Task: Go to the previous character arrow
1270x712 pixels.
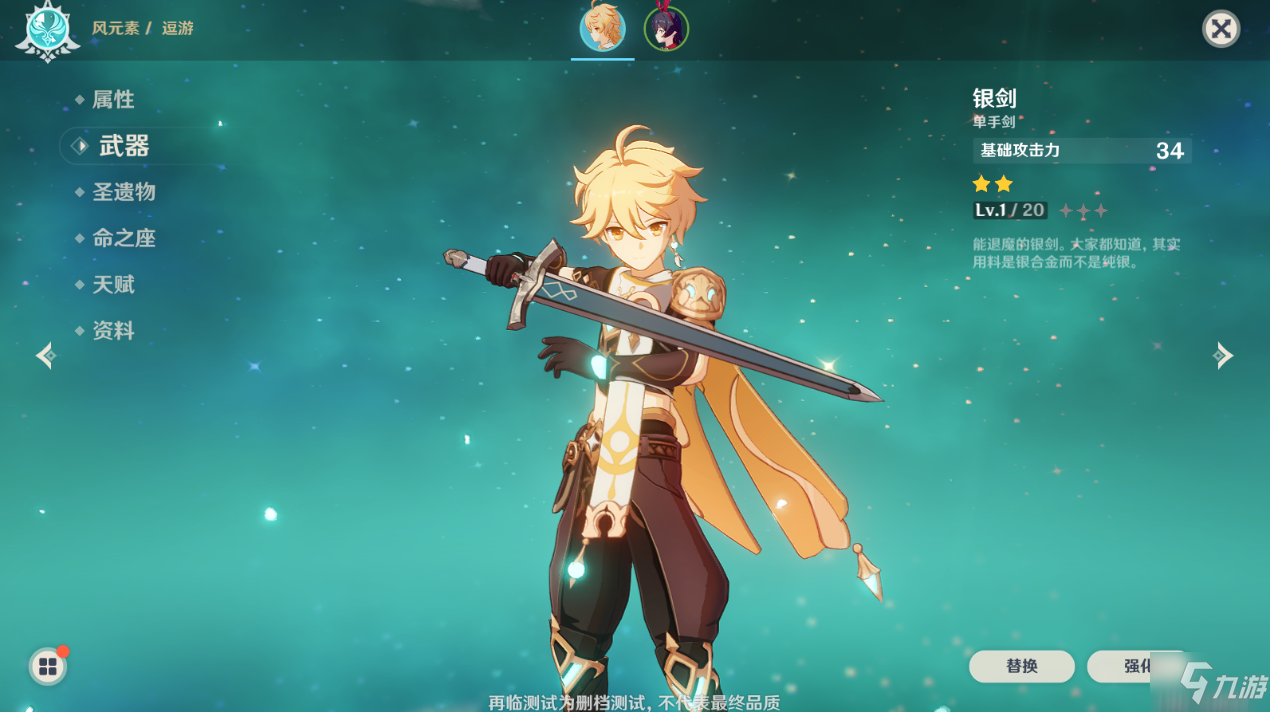Action: click(x=45, y=355)
